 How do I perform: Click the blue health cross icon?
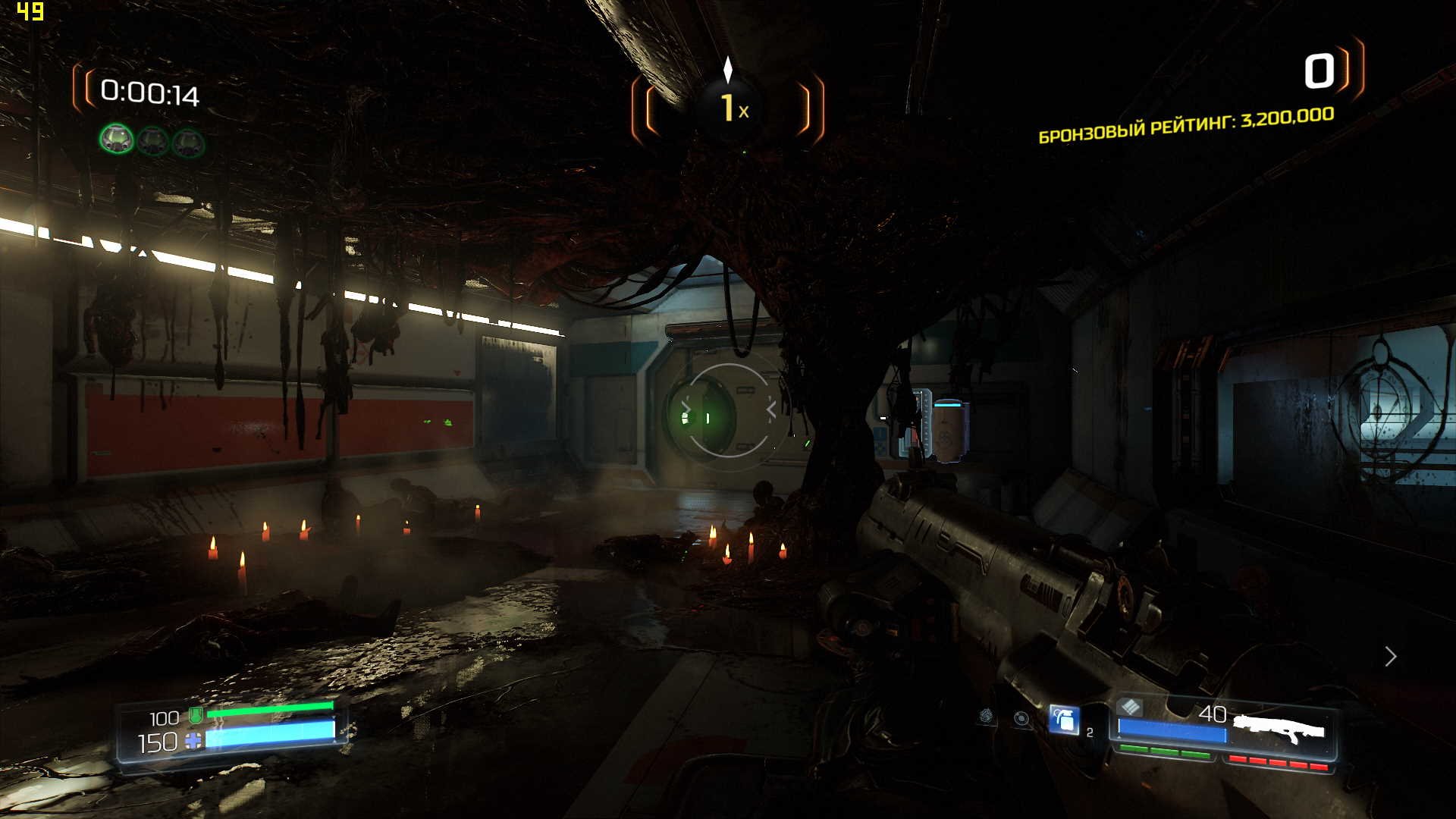click(x=194, y=741)
